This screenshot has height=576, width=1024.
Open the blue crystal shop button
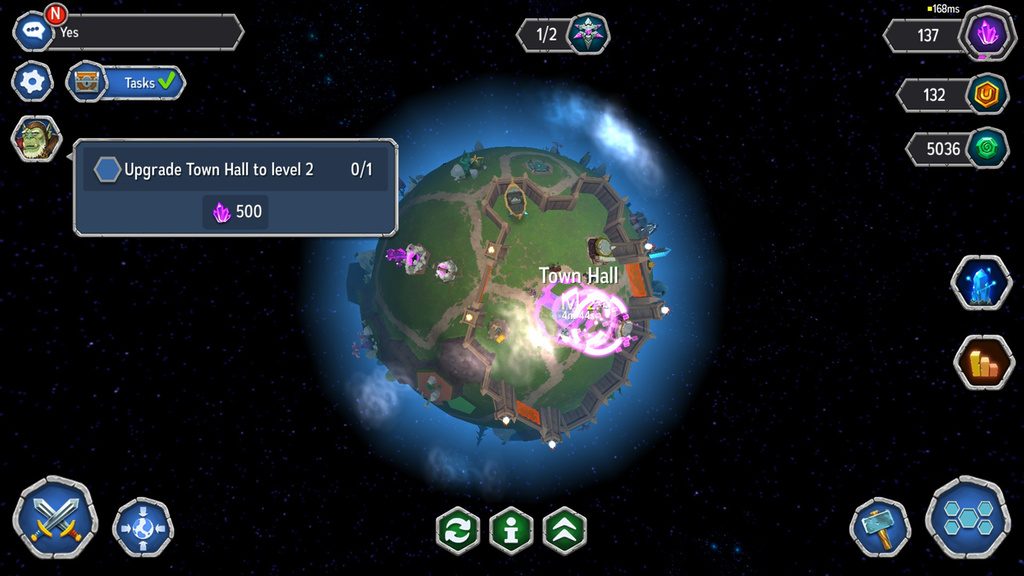click(982, 283)
